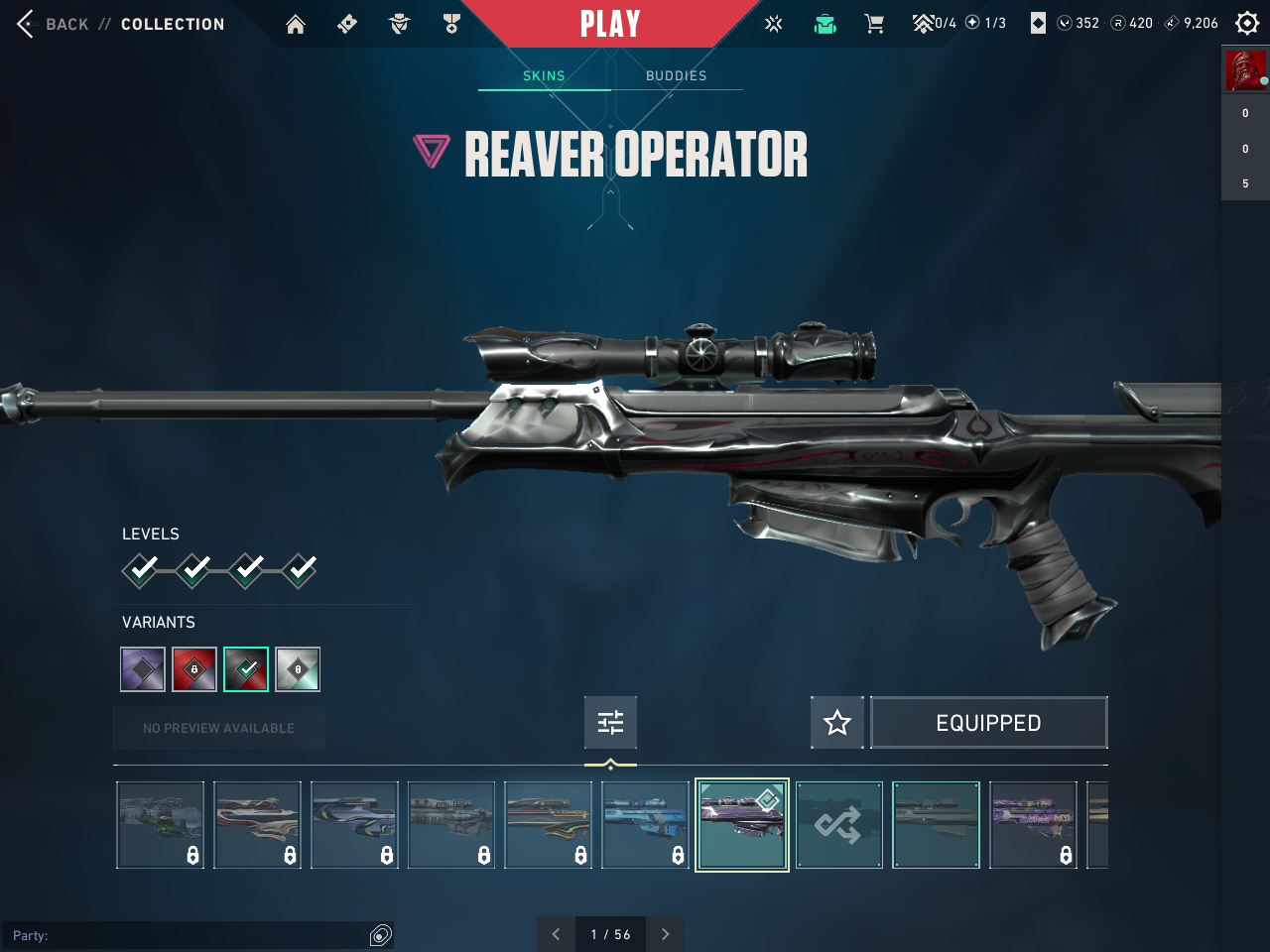1270x952 pixels.
Task: Open the player avatar card
Action: tap(1245, 70)
